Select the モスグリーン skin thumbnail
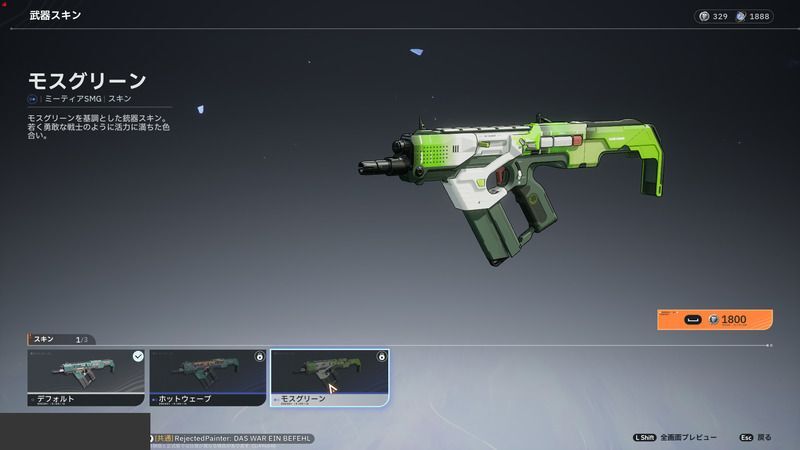 [x=329, y=376]
